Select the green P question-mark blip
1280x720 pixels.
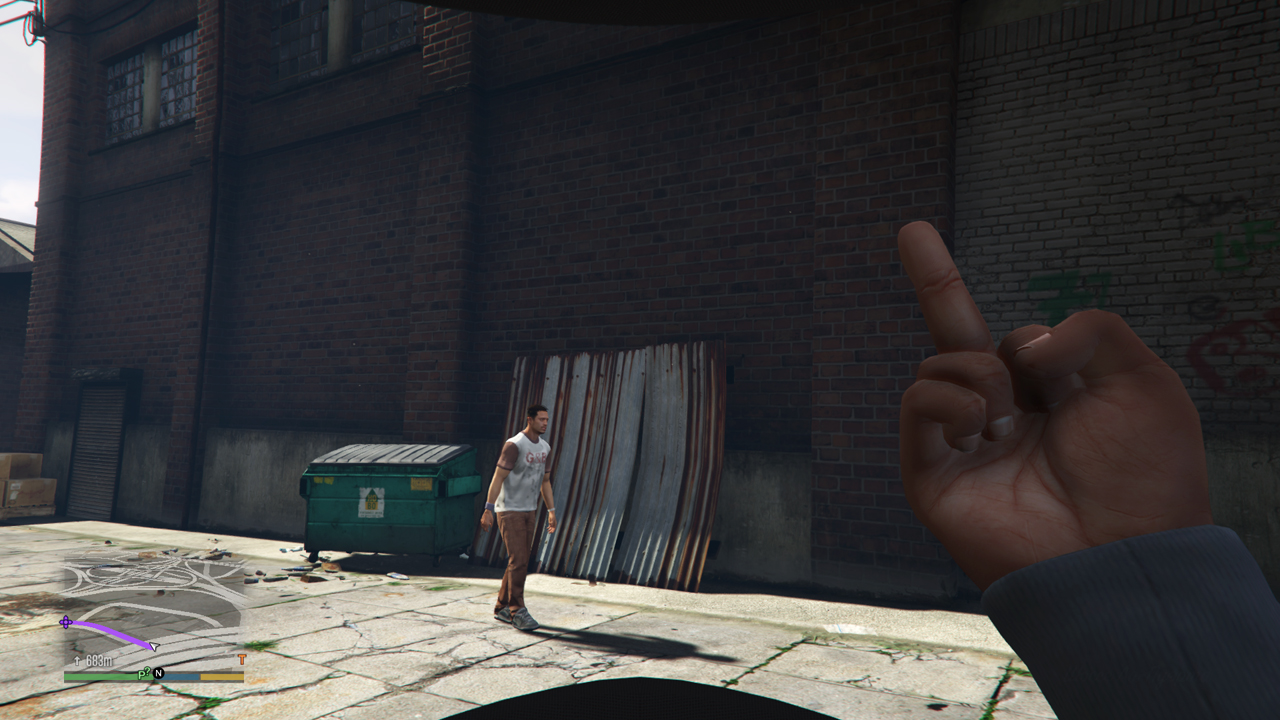click(x=144, y=673)
